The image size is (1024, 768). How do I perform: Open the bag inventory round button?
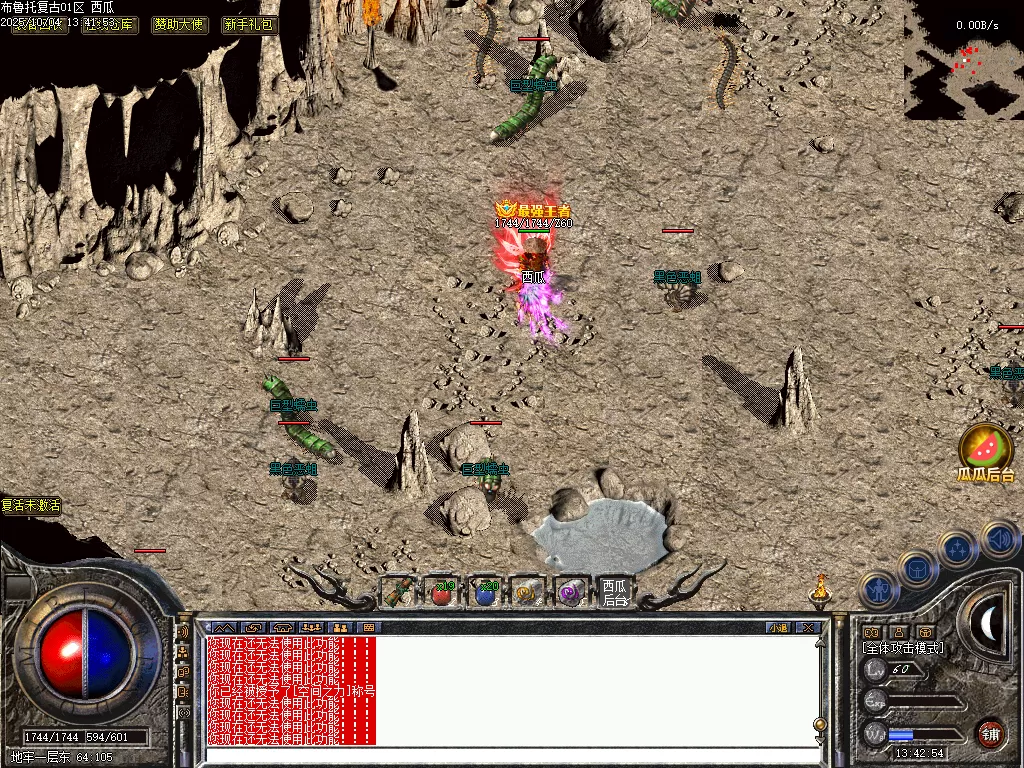(x=917, y=569)
